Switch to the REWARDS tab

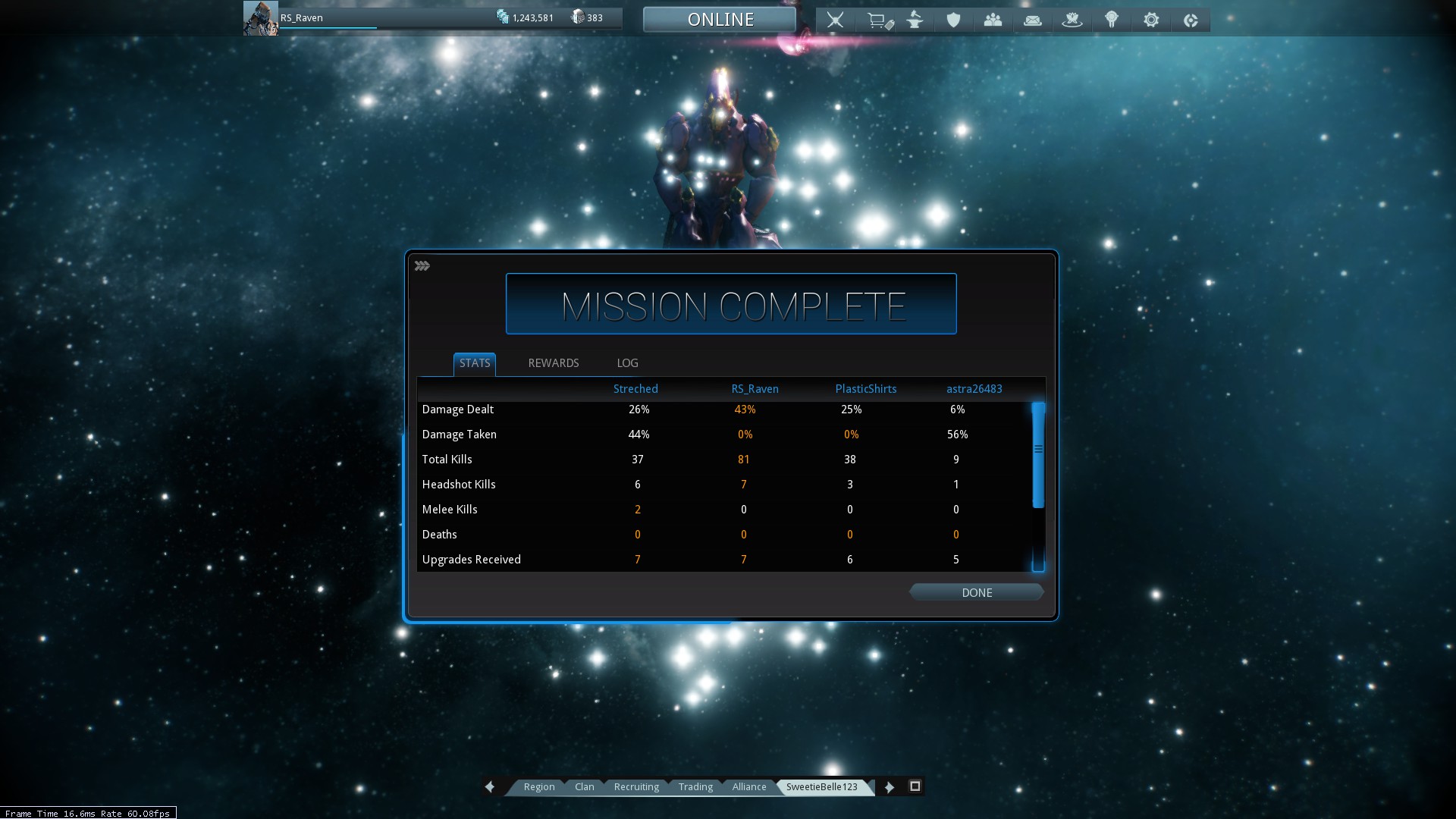(553, 363)
